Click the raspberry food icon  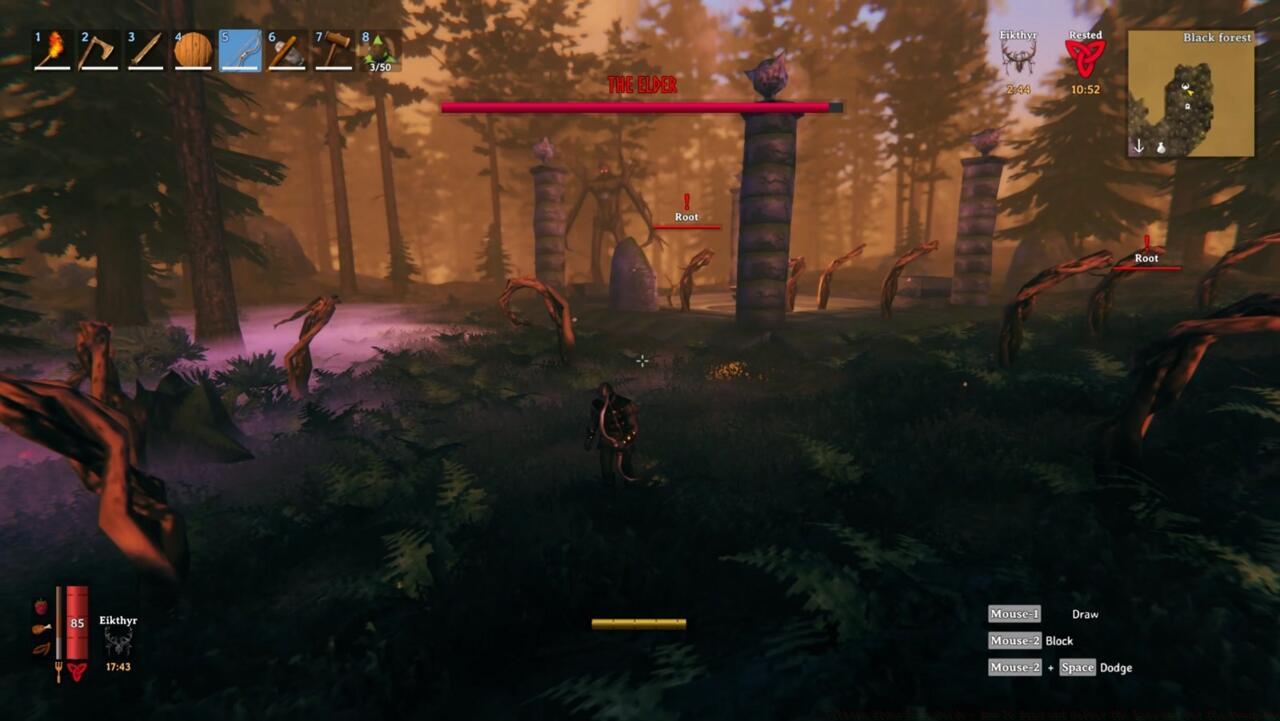40,607
